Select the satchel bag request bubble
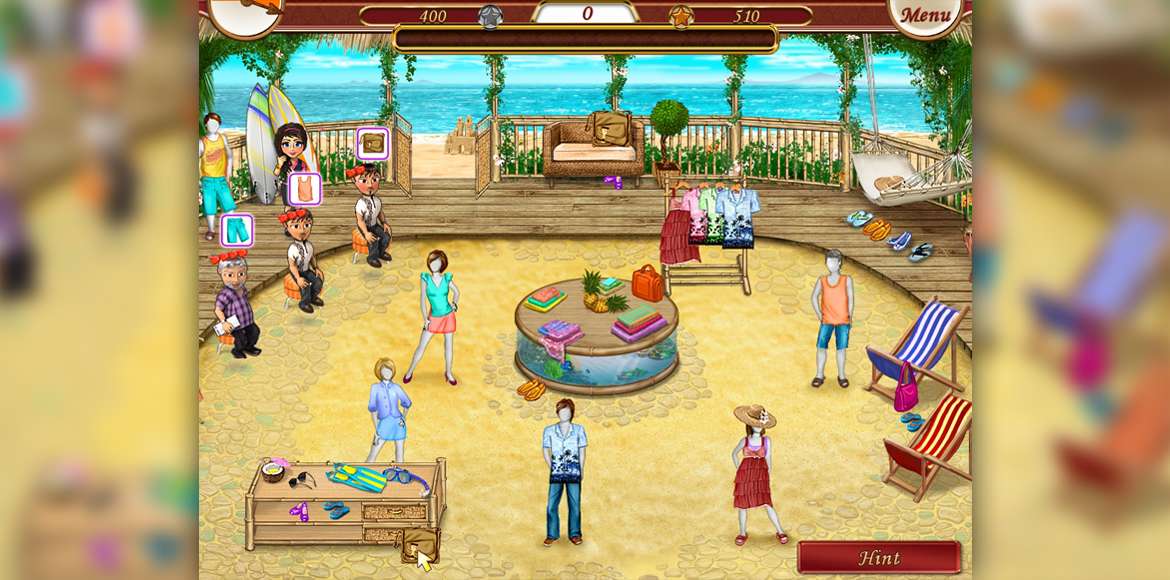Image resolution: width=1170 pixels, height=580 pixels. pos(373,143)
